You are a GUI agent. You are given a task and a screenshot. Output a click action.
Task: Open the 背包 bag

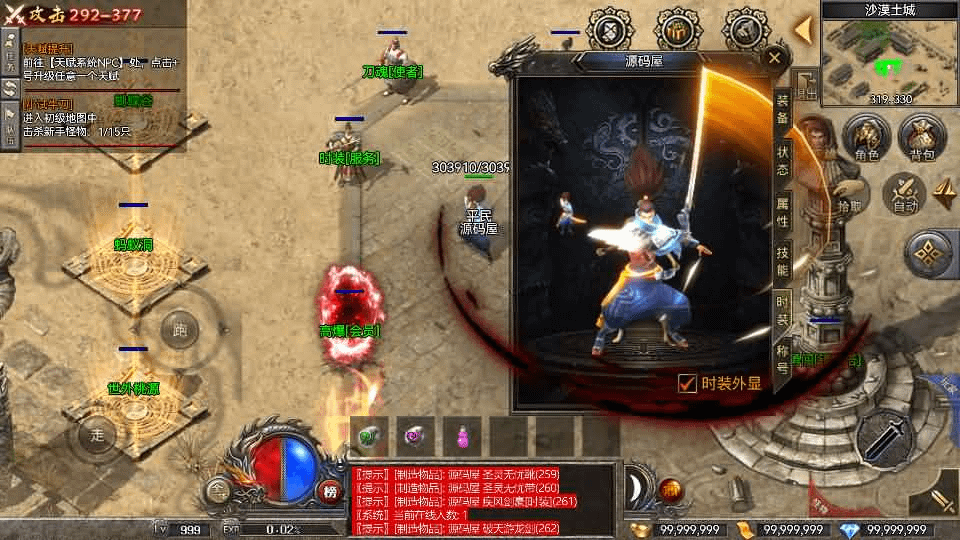coord(922,136)
